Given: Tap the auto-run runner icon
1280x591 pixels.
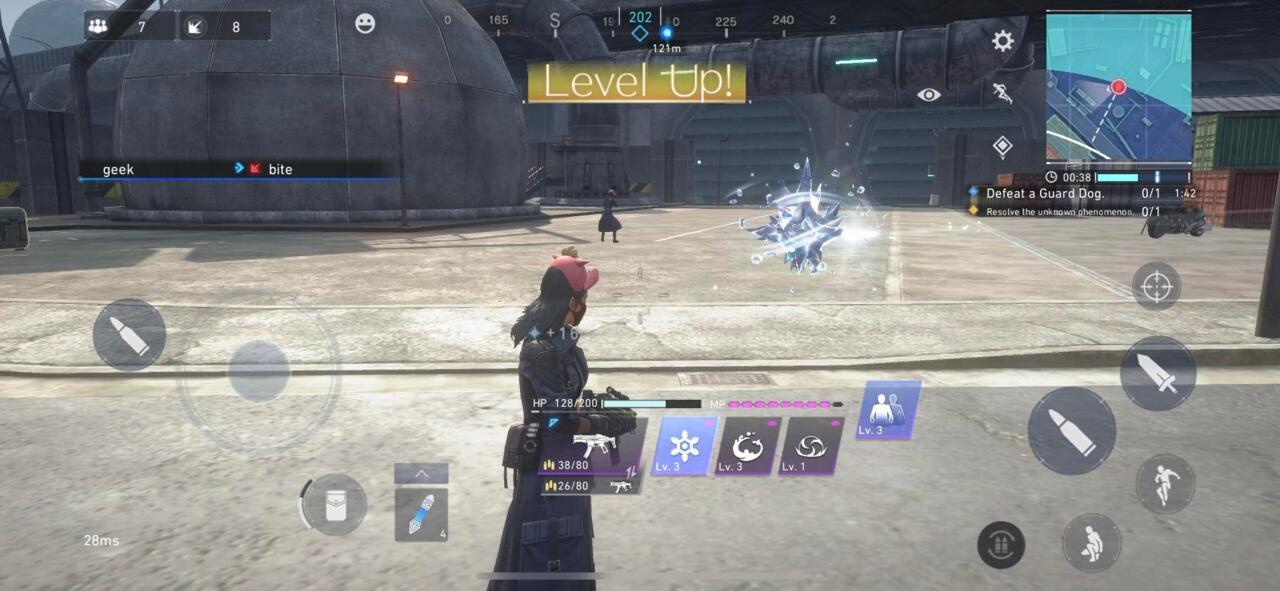Looking at the screenshot, I should 1002,94.
